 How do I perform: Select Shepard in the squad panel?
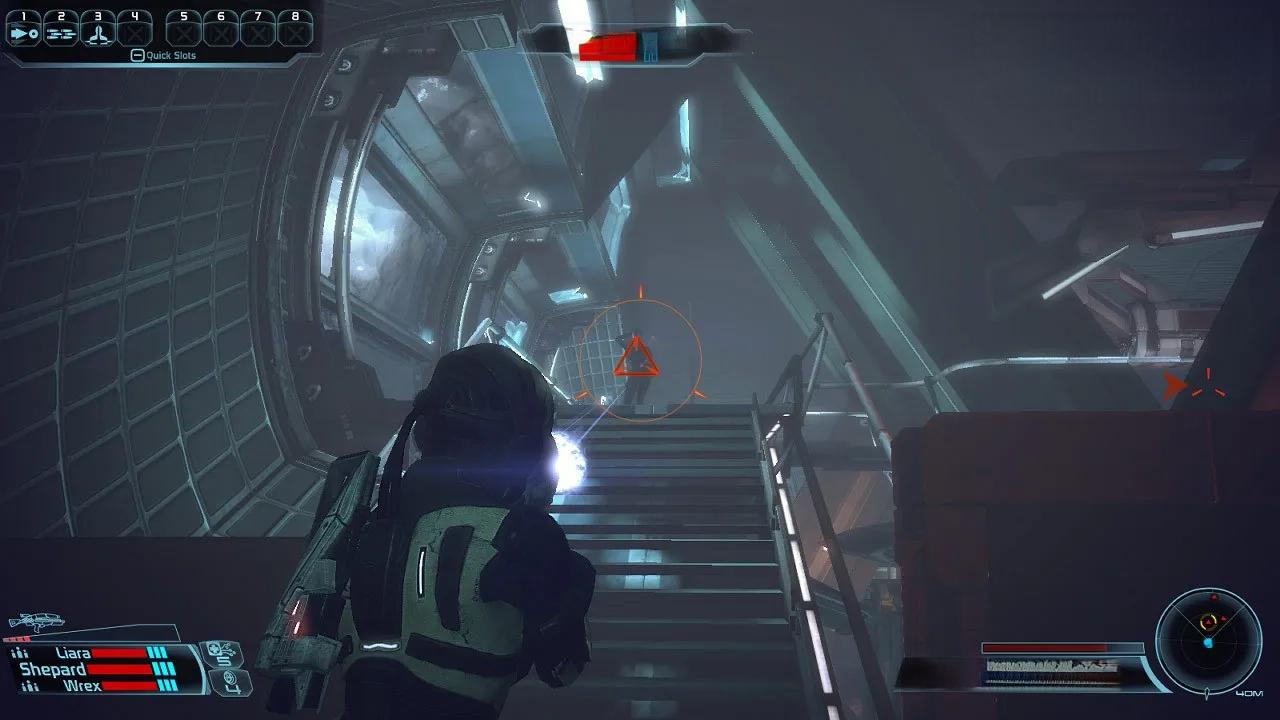tap(52, 669)
